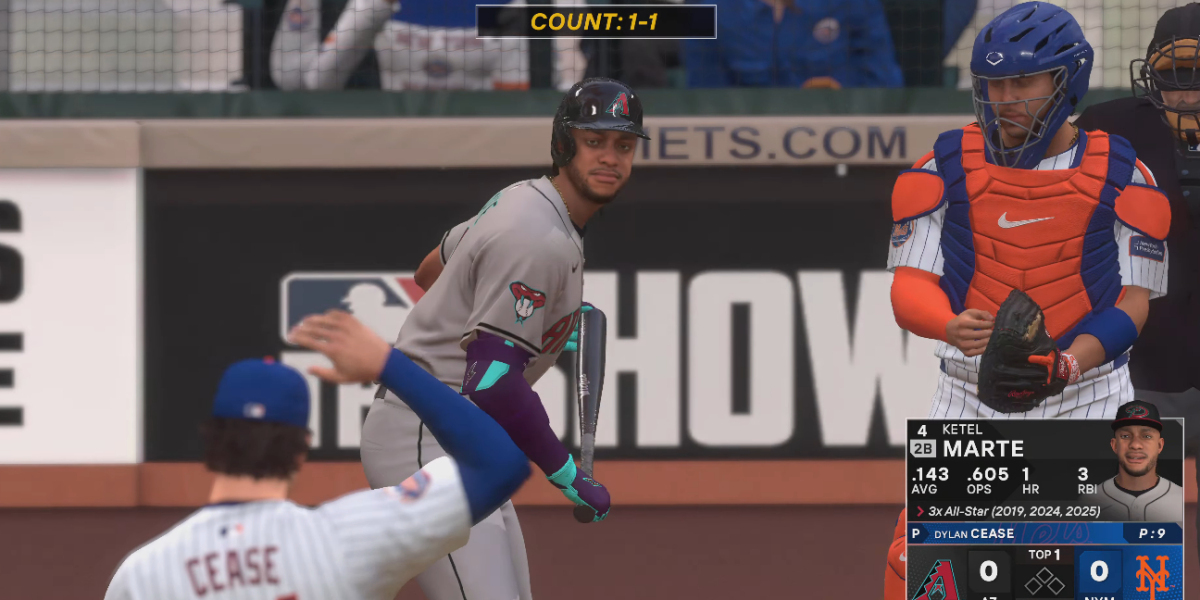Select the Diamondbacks team logo on scoreboard
Viewport: 1200px width, 600px height.
pyautogui.click(x=937, y=577)
